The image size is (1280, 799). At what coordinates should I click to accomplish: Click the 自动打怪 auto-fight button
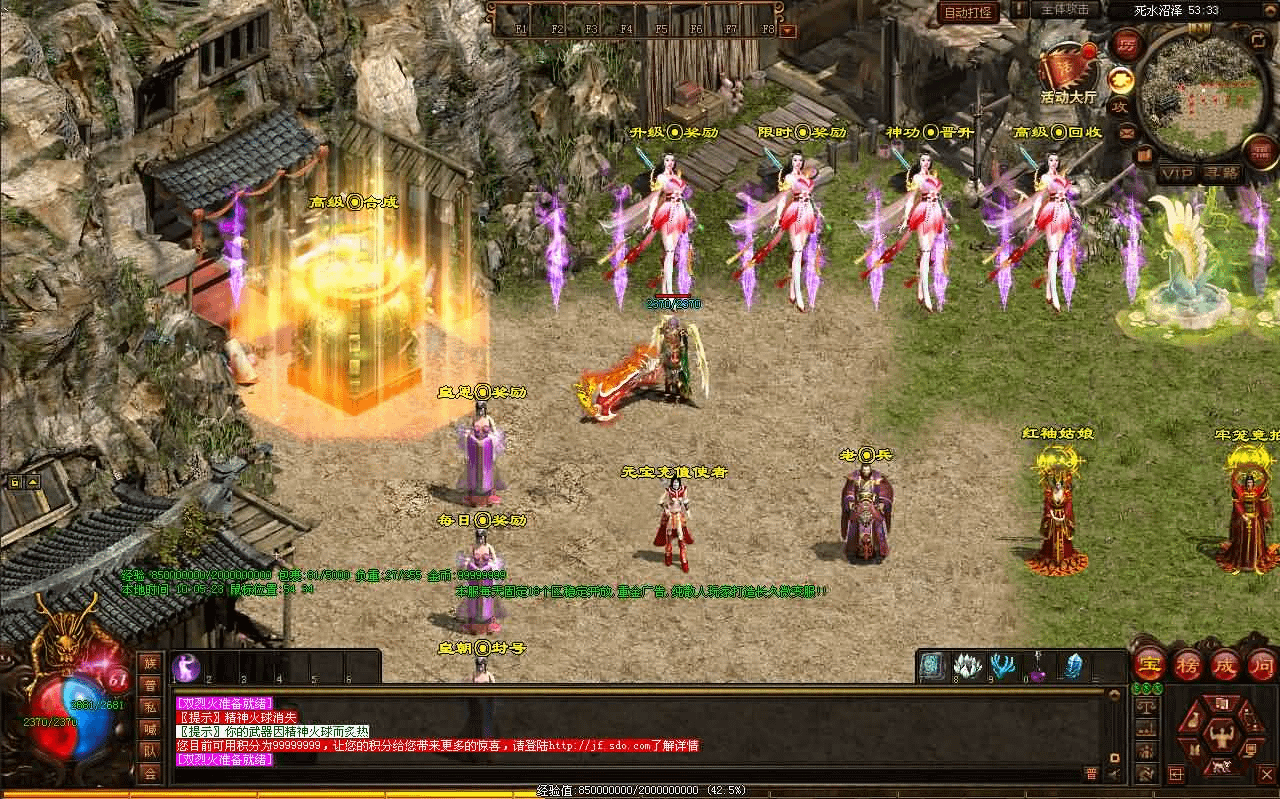point(967,12)
